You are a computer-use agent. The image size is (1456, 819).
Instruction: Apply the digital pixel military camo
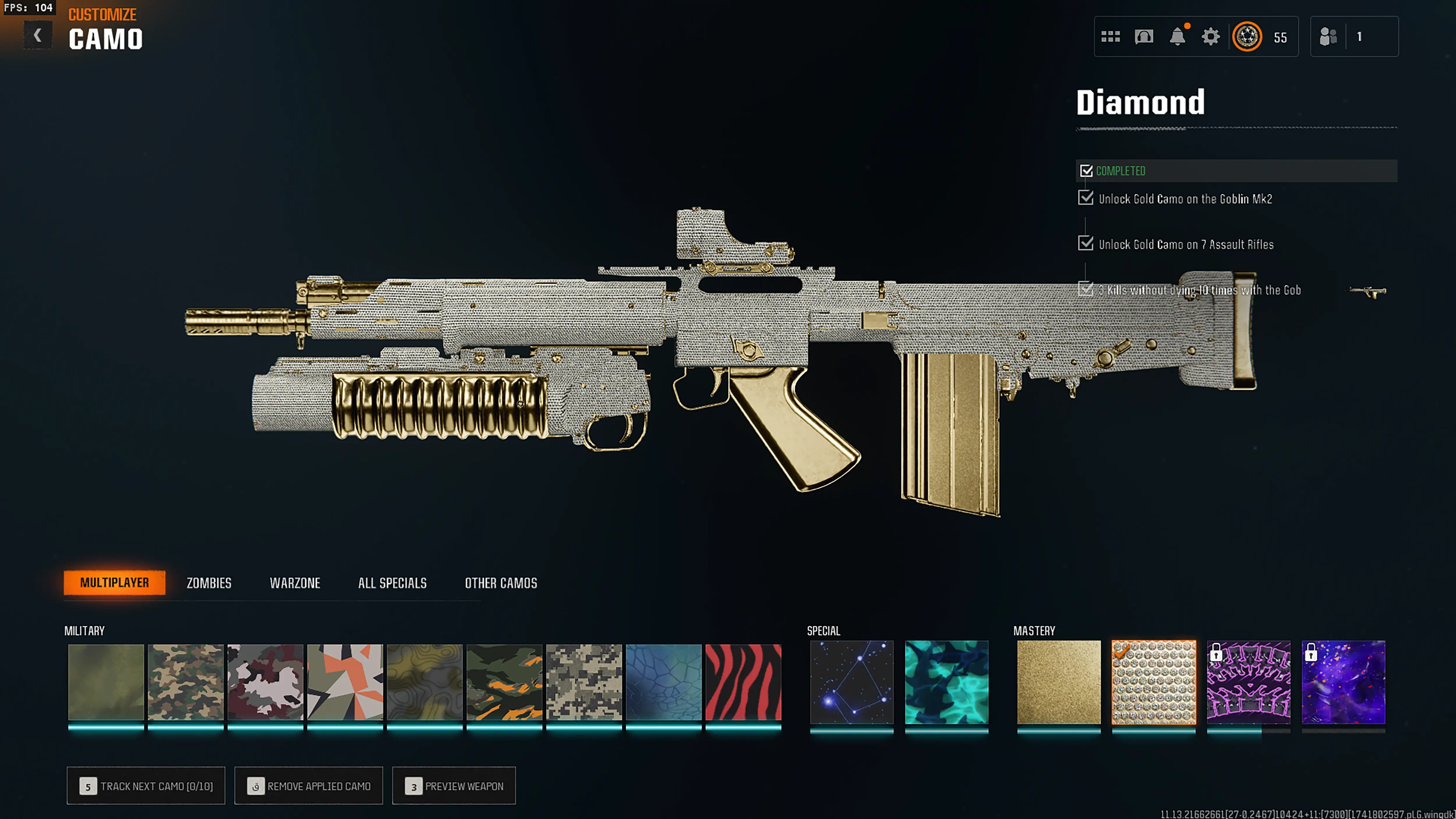point(584,682)
